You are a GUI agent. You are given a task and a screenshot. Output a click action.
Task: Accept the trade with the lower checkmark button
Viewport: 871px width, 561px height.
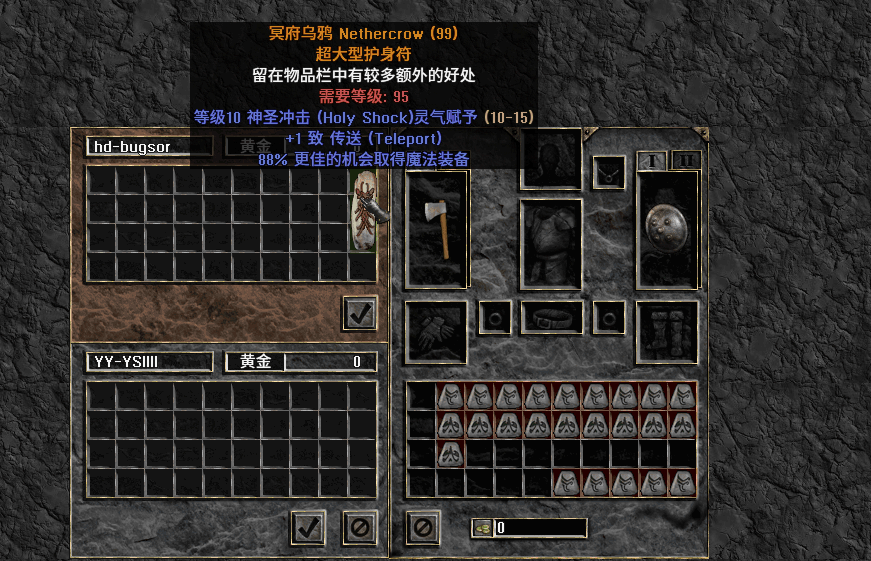pos(309,526)
